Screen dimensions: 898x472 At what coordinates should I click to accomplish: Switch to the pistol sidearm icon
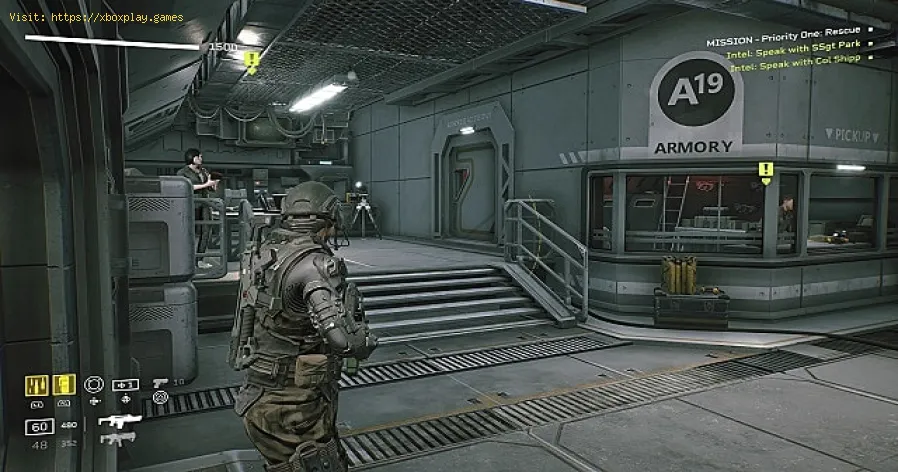pos(160,383)
